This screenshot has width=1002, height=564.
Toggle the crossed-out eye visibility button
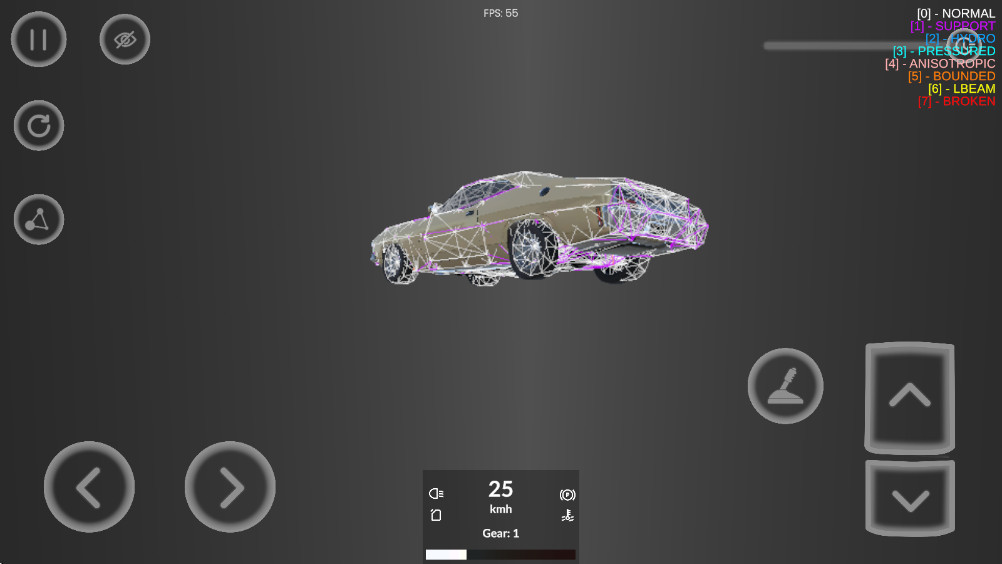coord(125,40)
